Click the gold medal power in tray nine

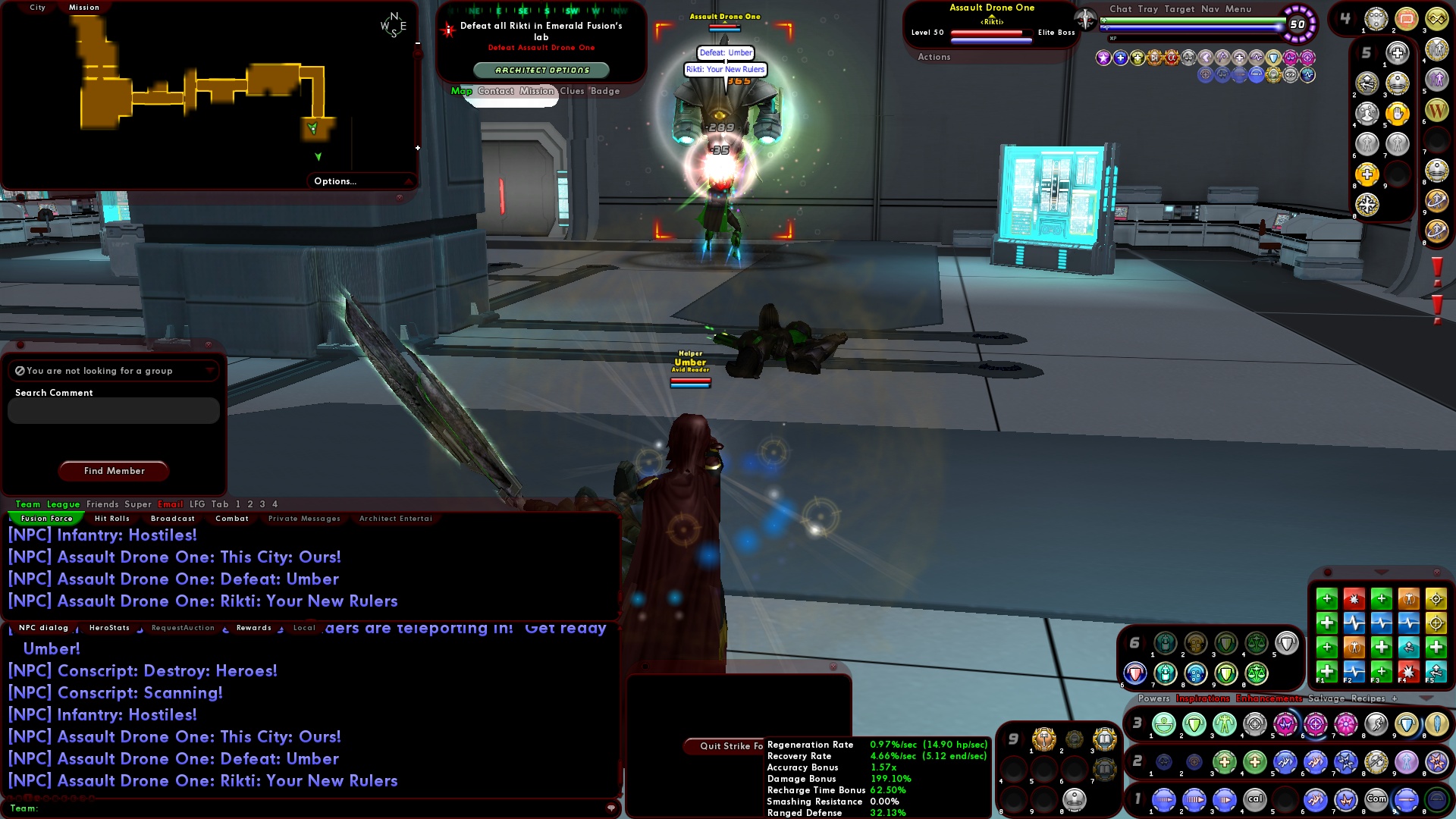[1043, 739]
